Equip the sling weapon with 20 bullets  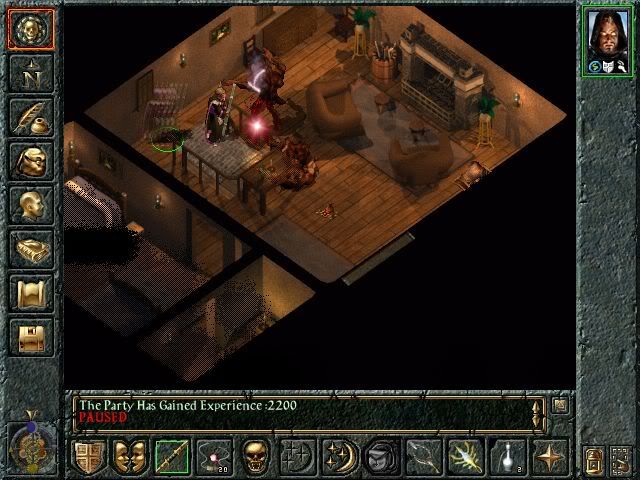point(212,458)
